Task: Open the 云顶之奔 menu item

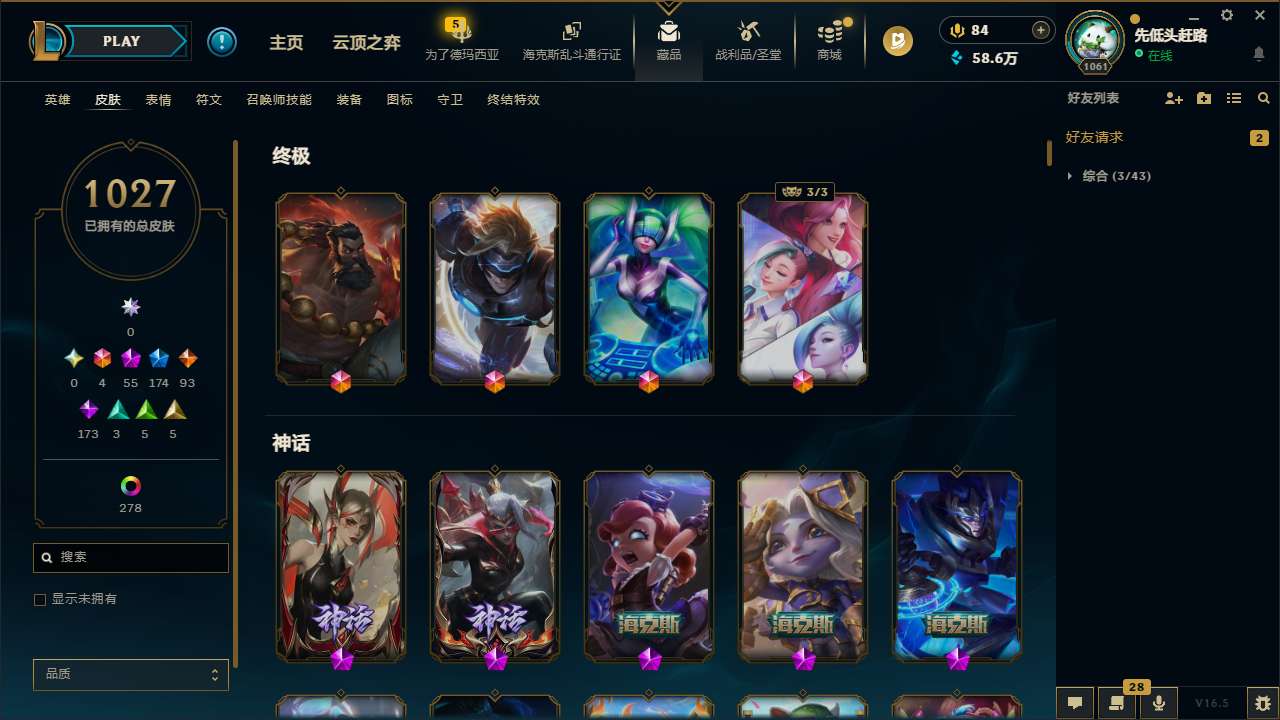Action: coord(365,42)
